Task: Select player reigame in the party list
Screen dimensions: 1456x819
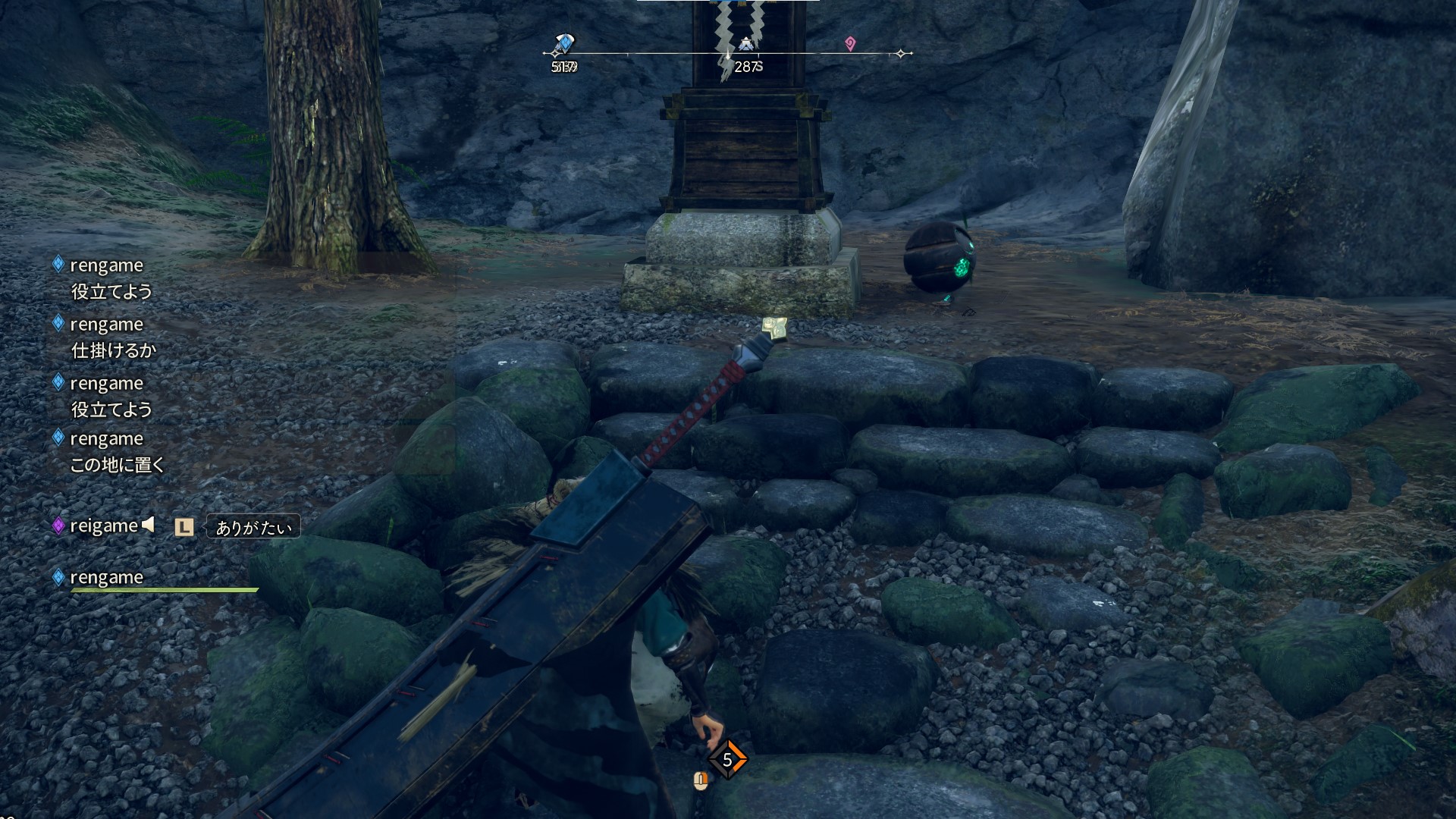Action: [104, 526]
